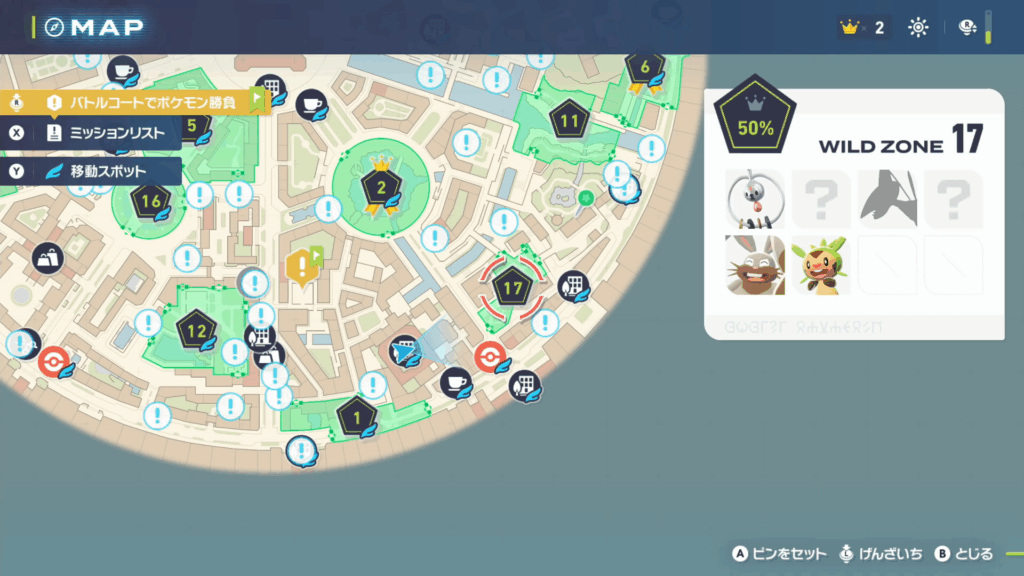Select the Wild Zone 1 map marker
The height and width of the screenshot is (576, 1024).
(357, 417)
